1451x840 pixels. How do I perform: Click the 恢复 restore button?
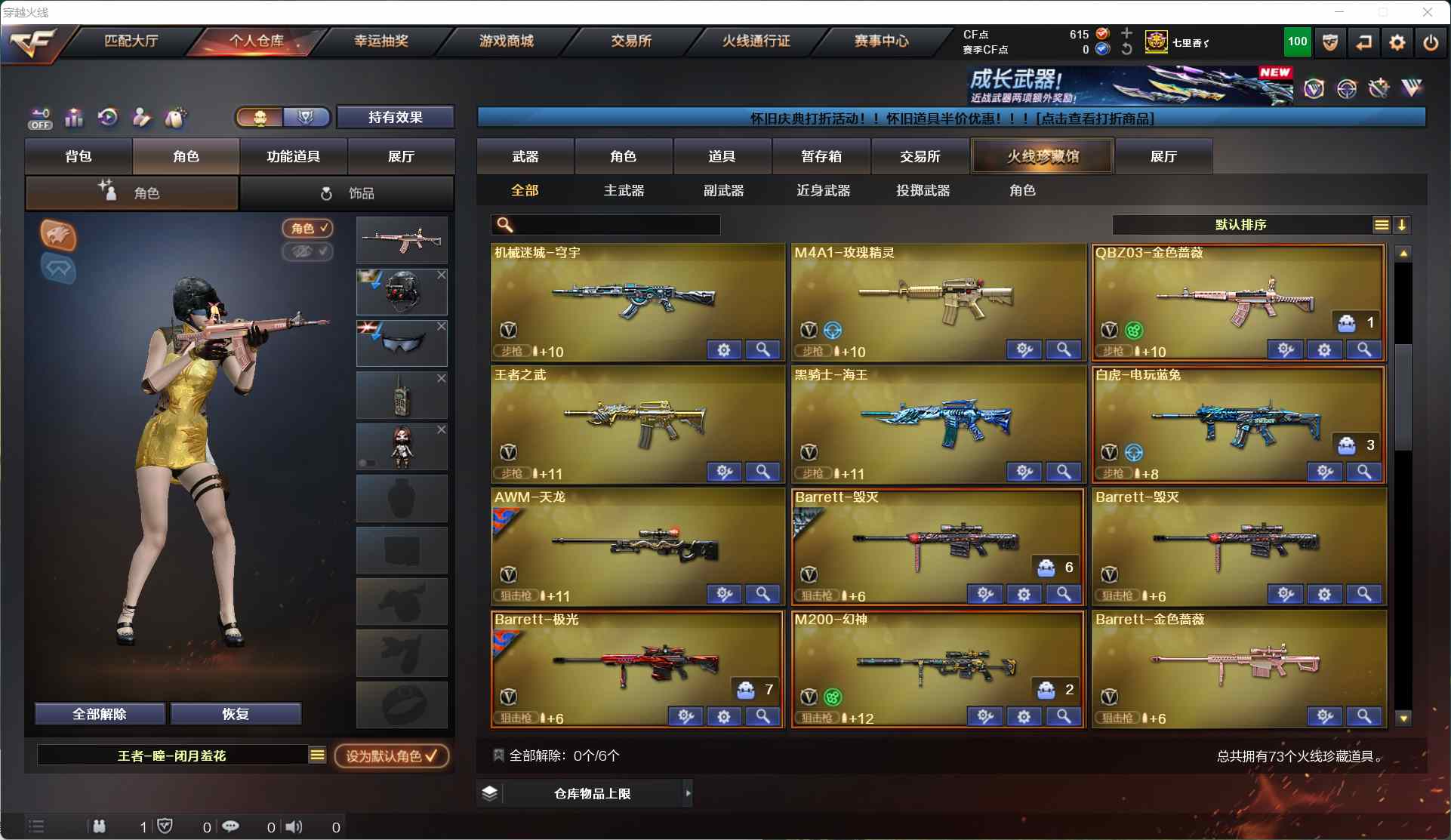point(236,714)
